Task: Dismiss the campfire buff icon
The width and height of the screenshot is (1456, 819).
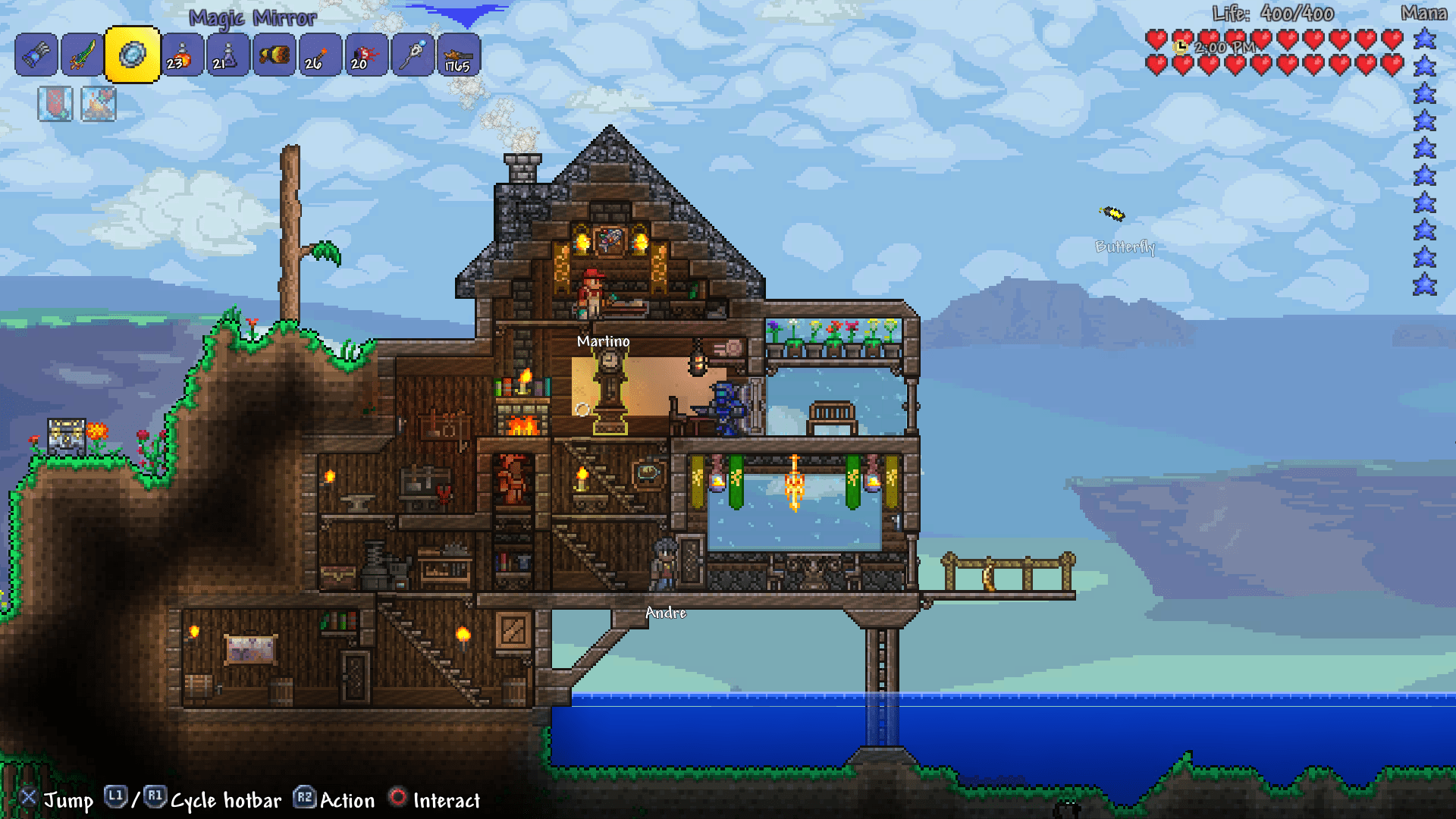Action: click(99, 104)
